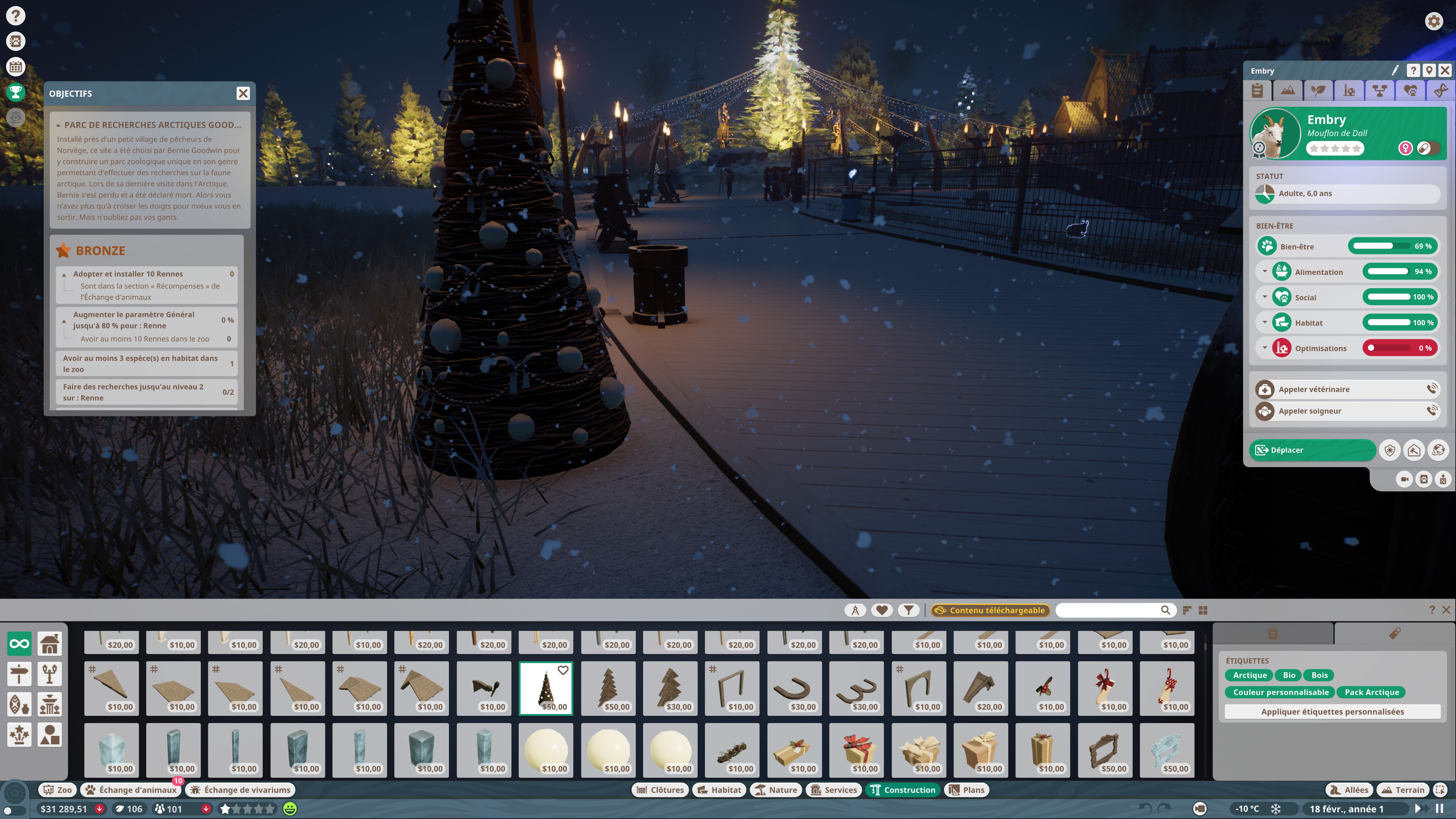This screenshot has width=1456, height=819.
Task: Select the decorated Christmas tree item
Action: click(546, 688)
